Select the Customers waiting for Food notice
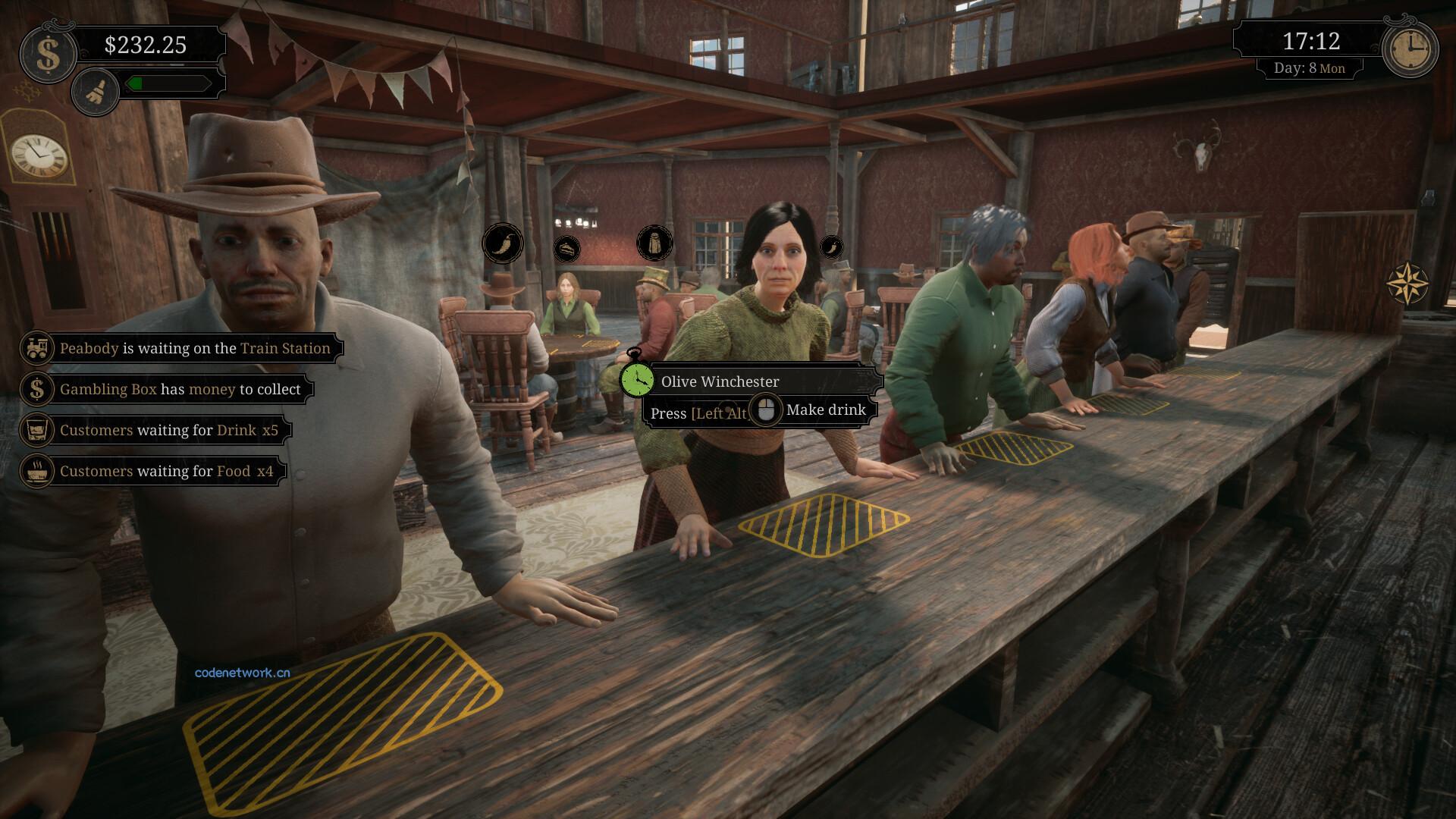The width and height of the screenshot is (1456, 819). (x=153, y=471)
